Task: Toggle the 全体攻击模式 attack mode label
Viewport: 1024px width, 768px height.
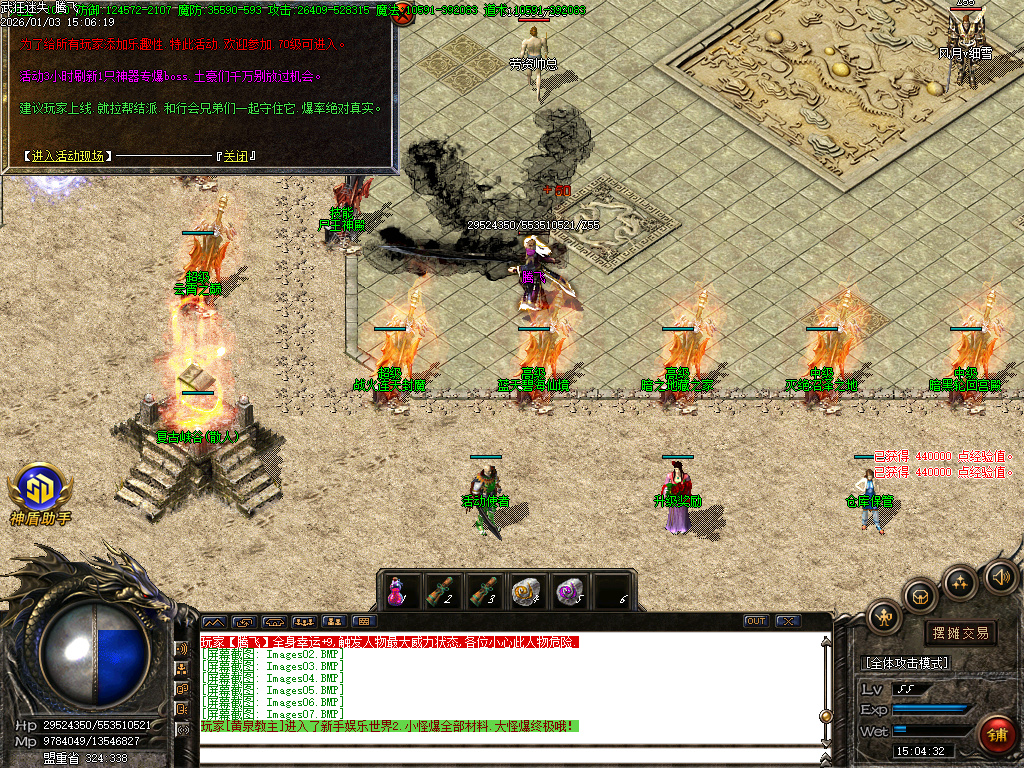Action: 906,662
